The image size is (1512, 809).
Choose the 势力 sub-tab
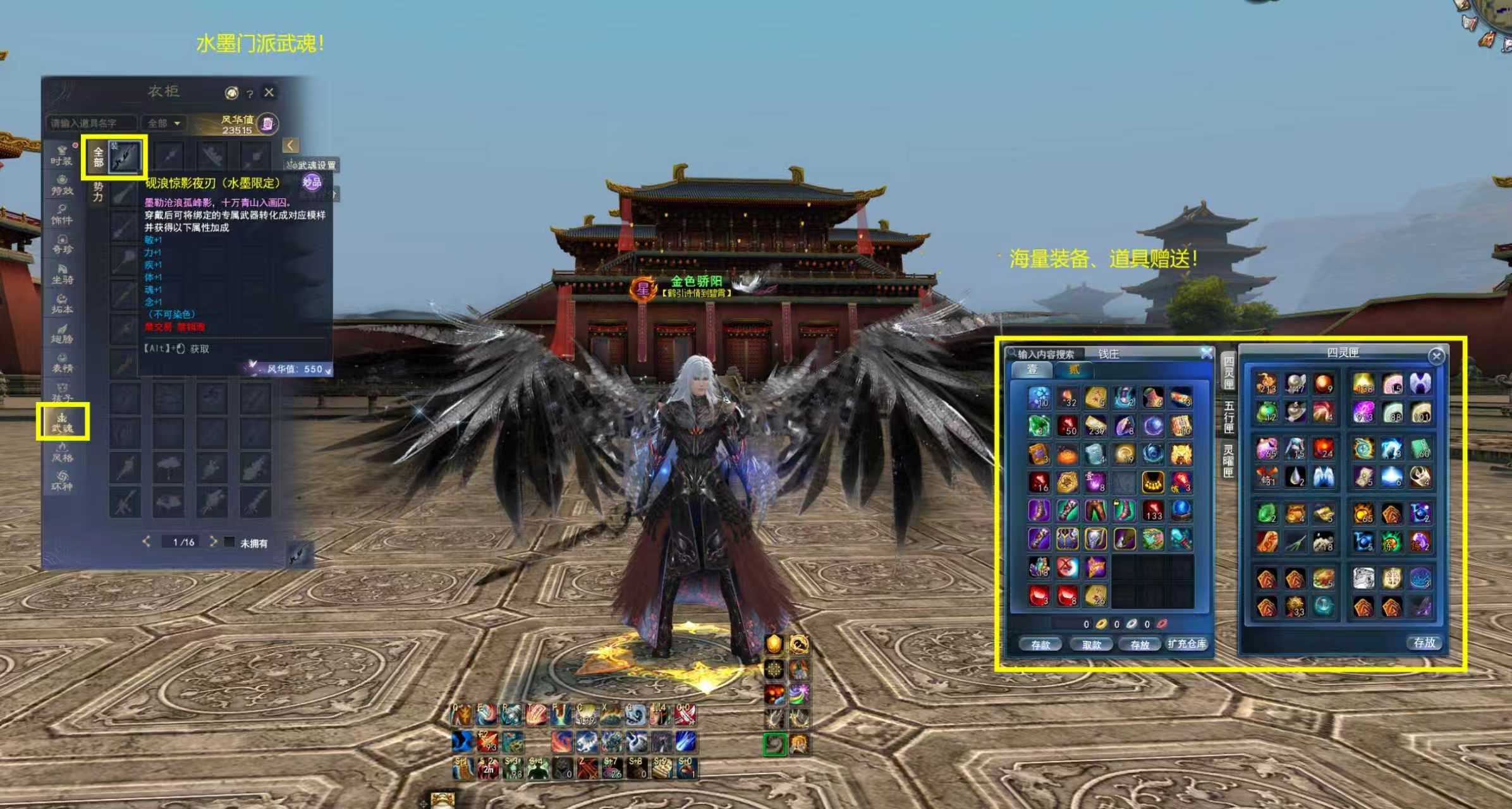click(x=98, y=192)
